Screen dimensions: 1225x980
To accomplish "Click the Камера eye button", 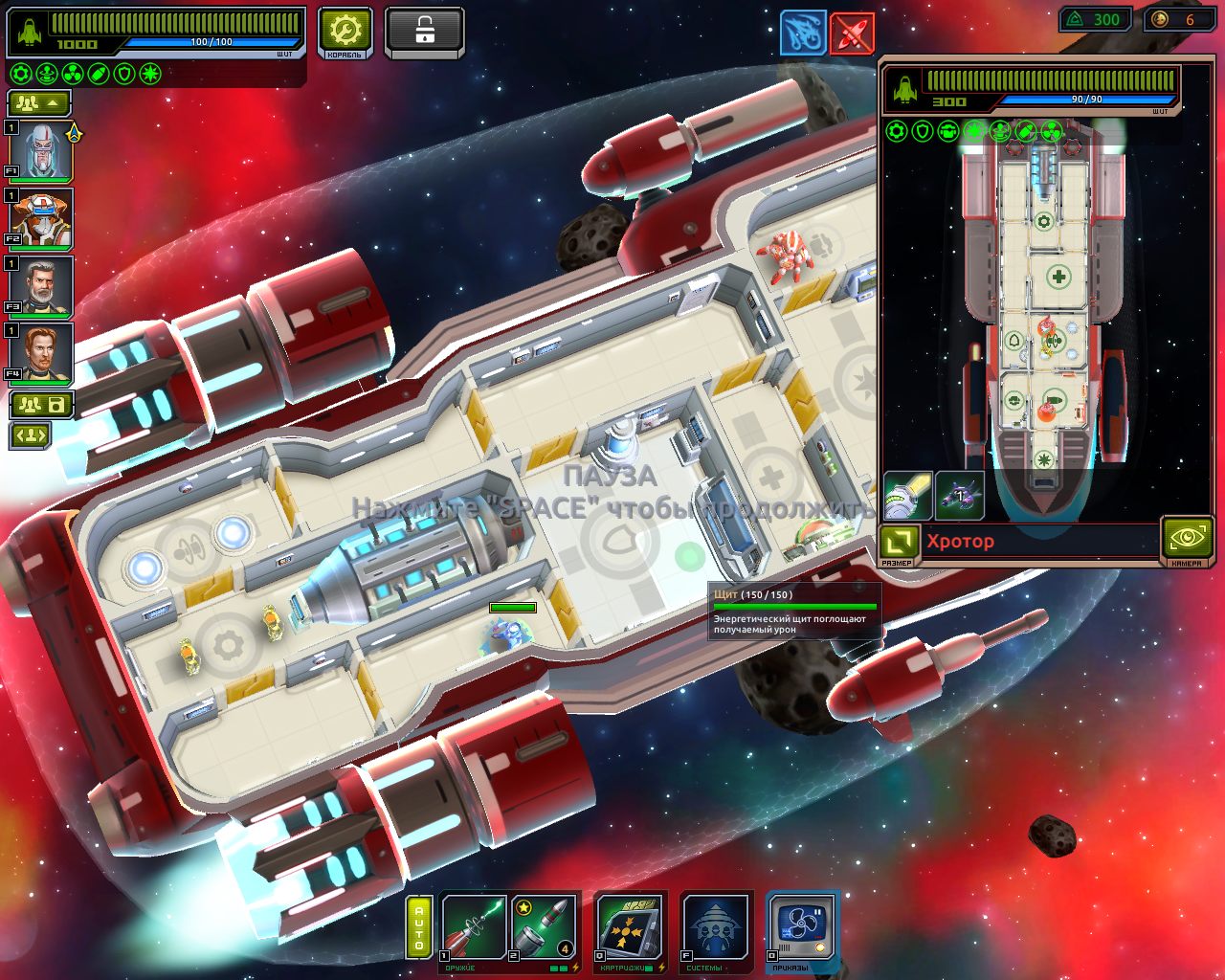I will [x=1186, y=539].
